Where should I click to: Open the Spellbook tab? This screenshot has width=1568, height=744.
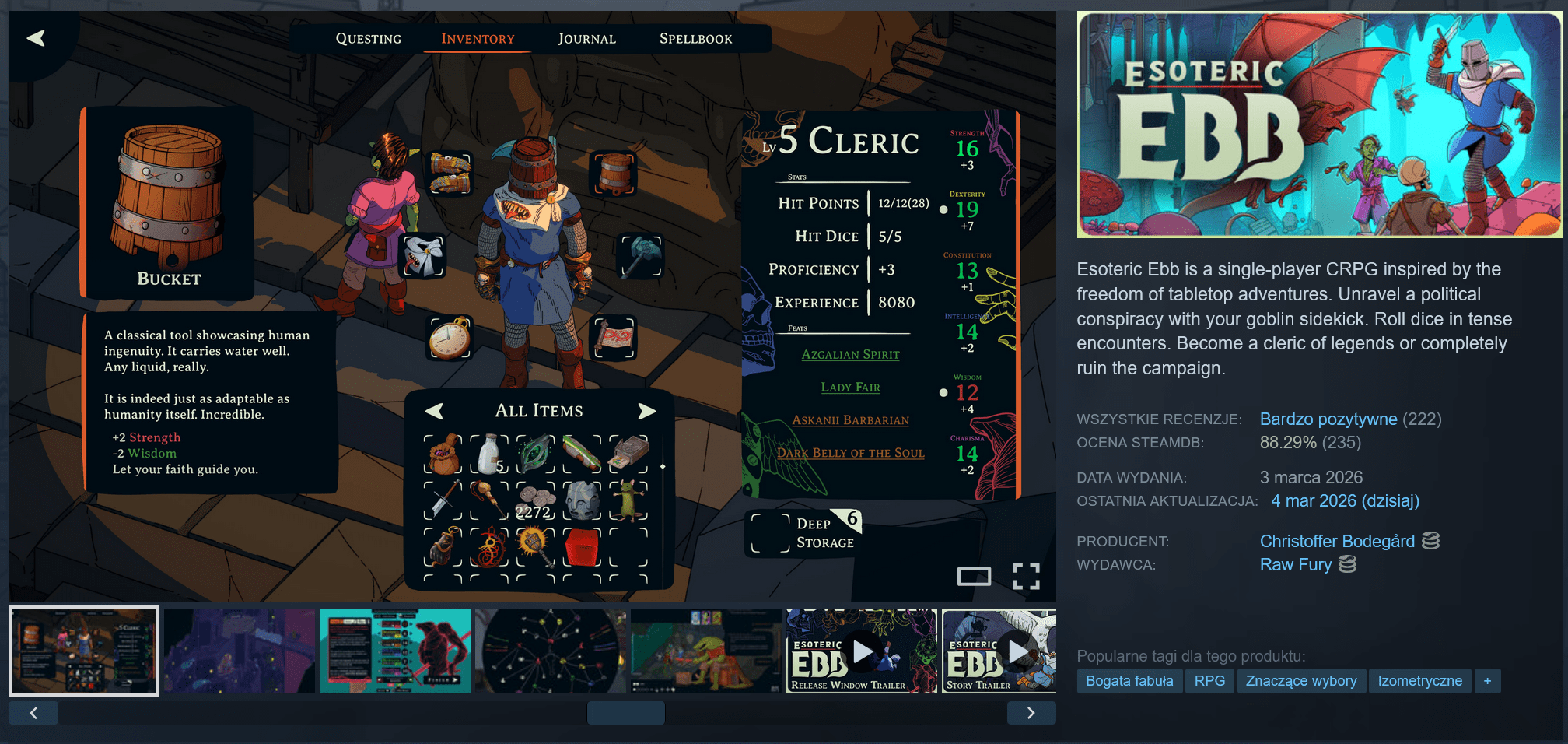695,39
